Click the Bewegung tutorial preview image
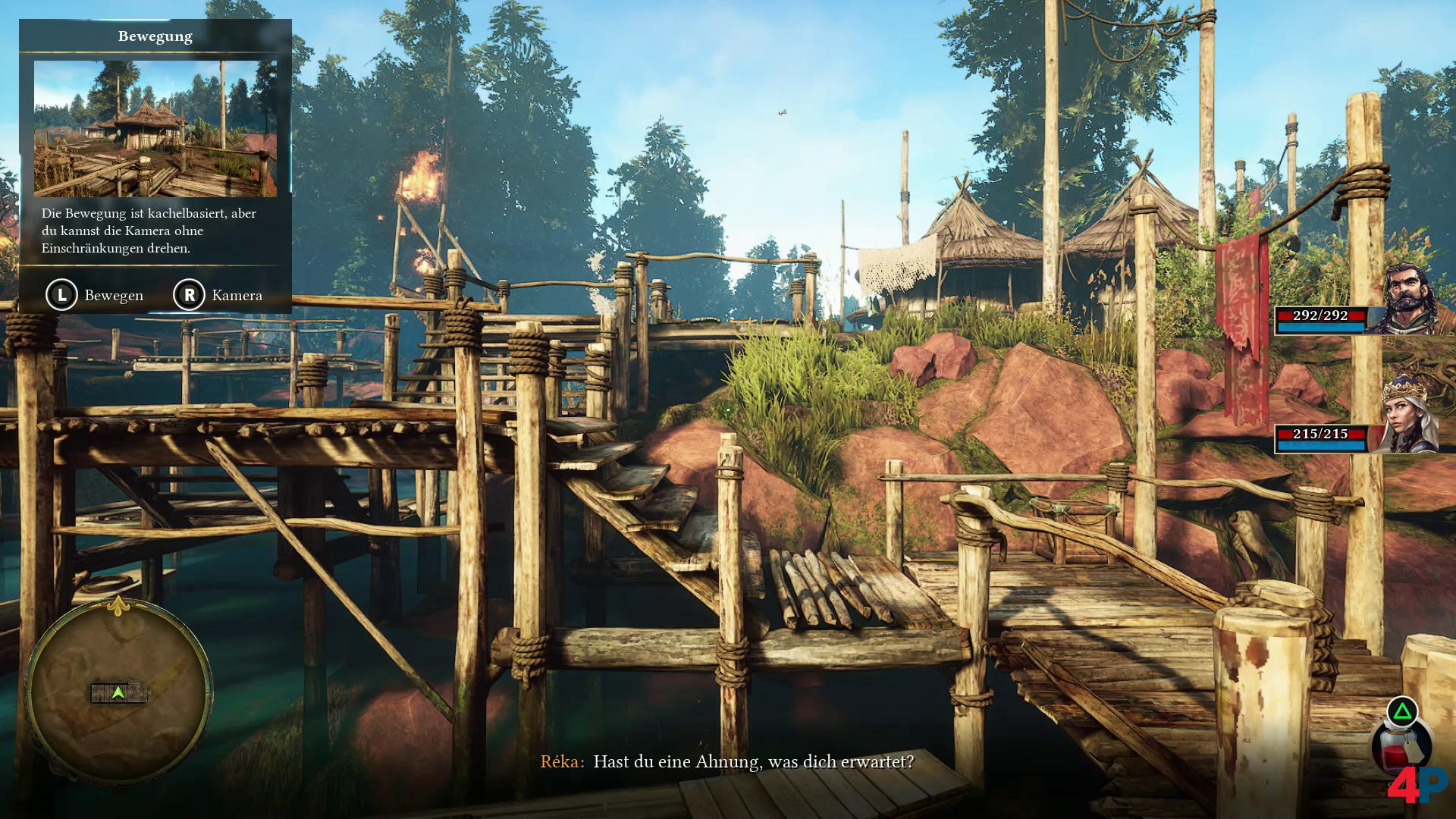This screenshot has width=1456, height=819. coord(155,129)
